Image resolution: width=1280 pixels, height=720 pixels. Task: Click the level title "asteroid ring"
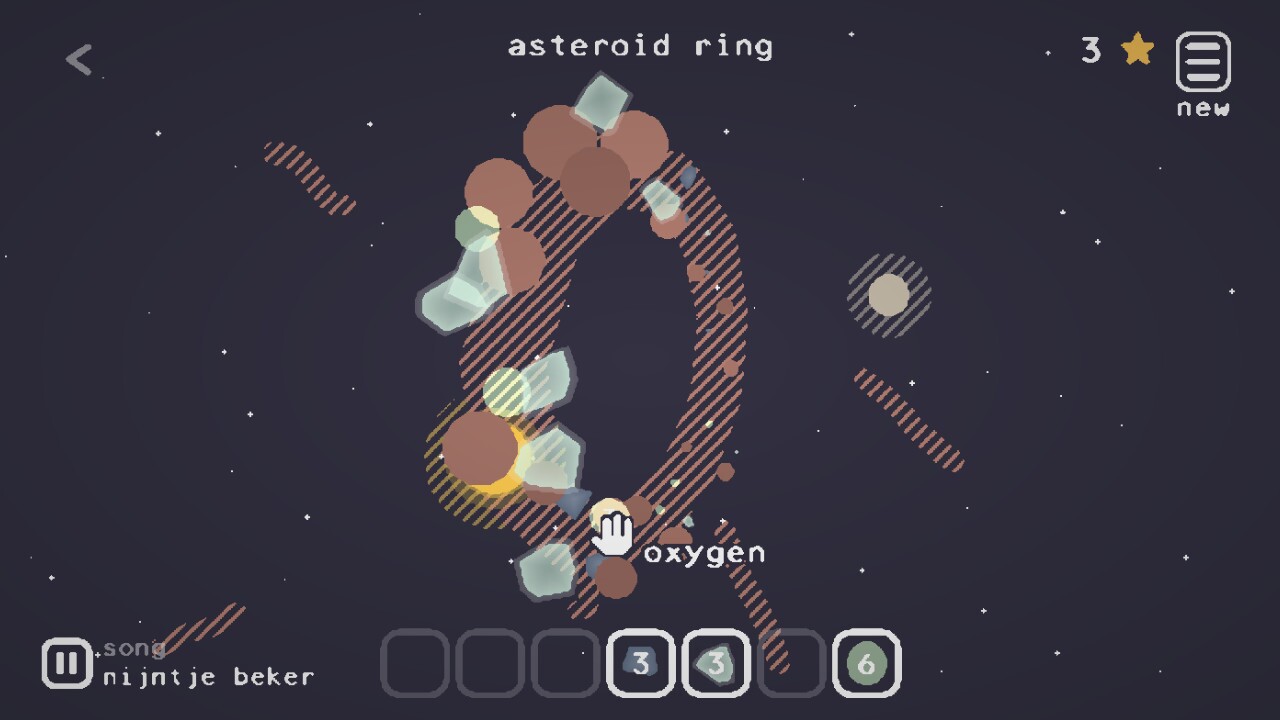click(x=640, y=45)
